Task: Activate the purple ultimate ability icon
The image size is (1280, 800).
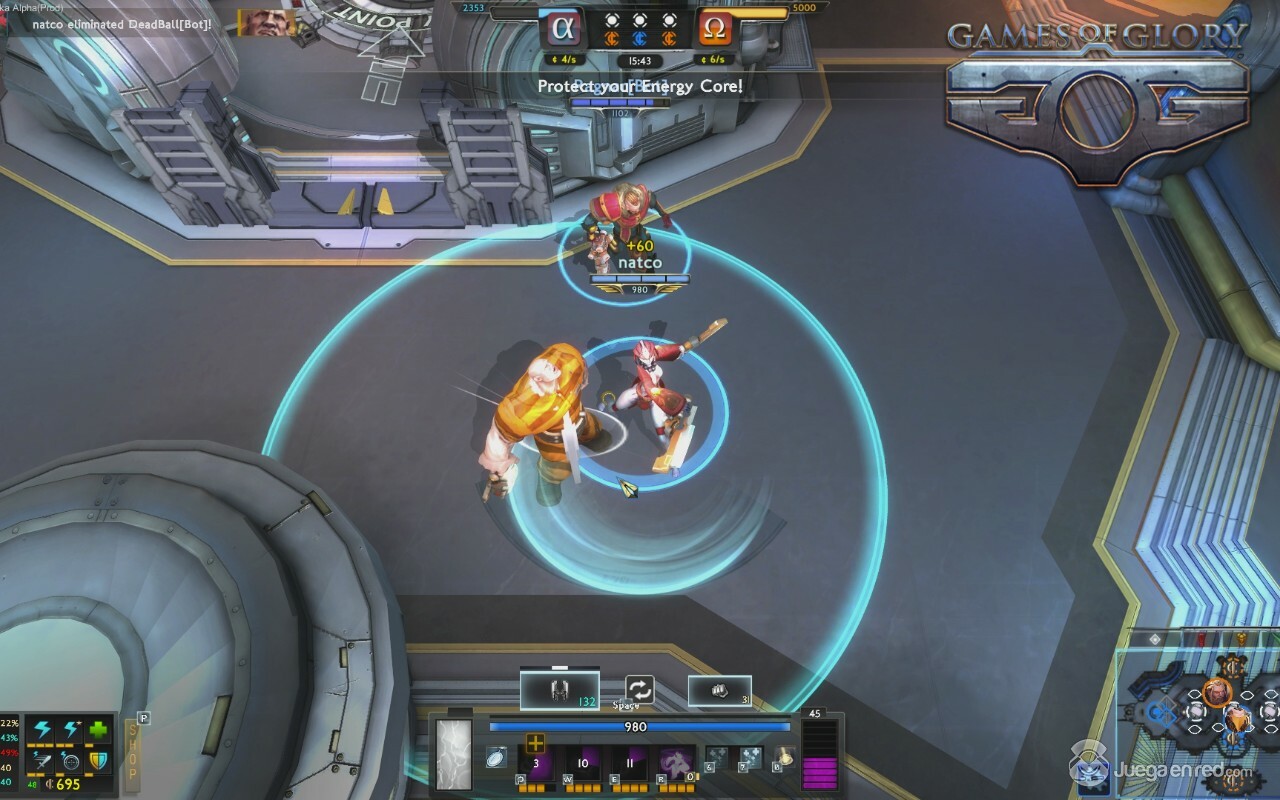Action: pos(677,764)
